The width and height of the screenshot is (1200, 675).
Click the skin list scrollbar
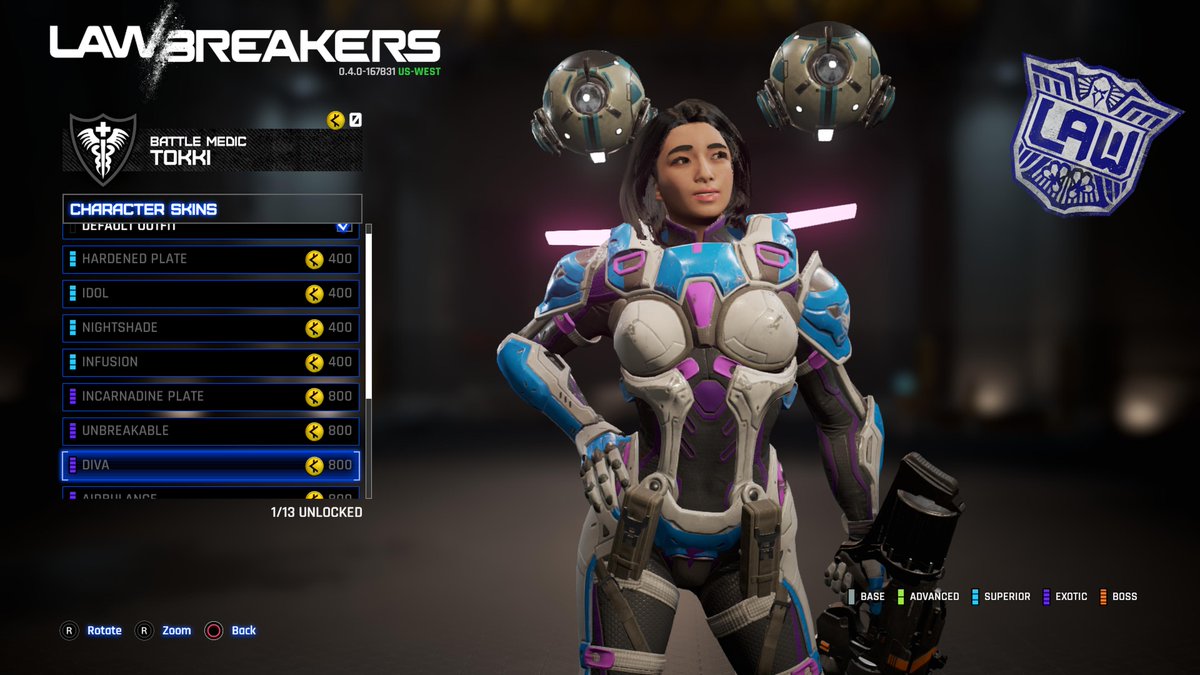[x=369, y=310]
